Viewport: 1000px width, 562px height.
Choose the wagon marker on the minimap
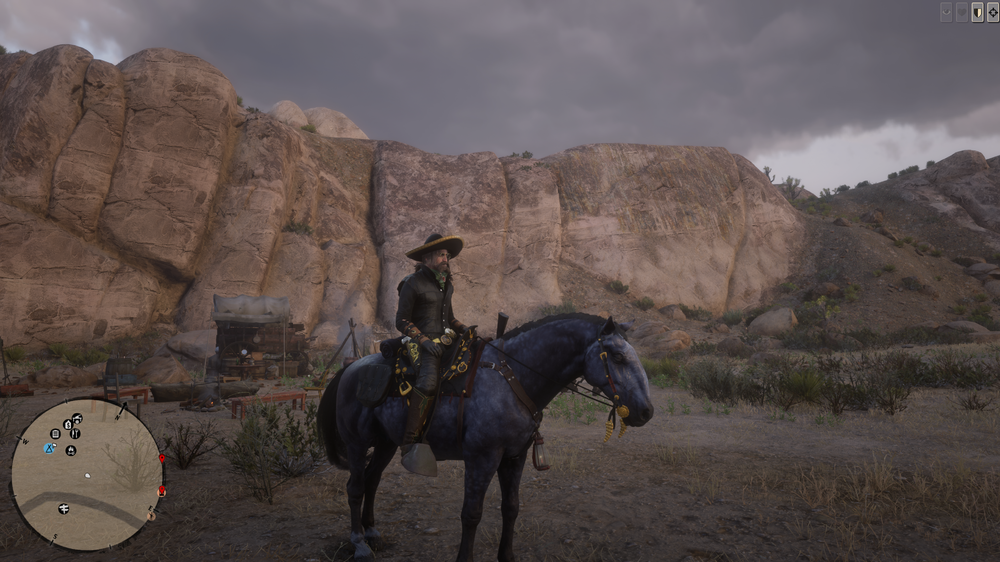point(77,418)
